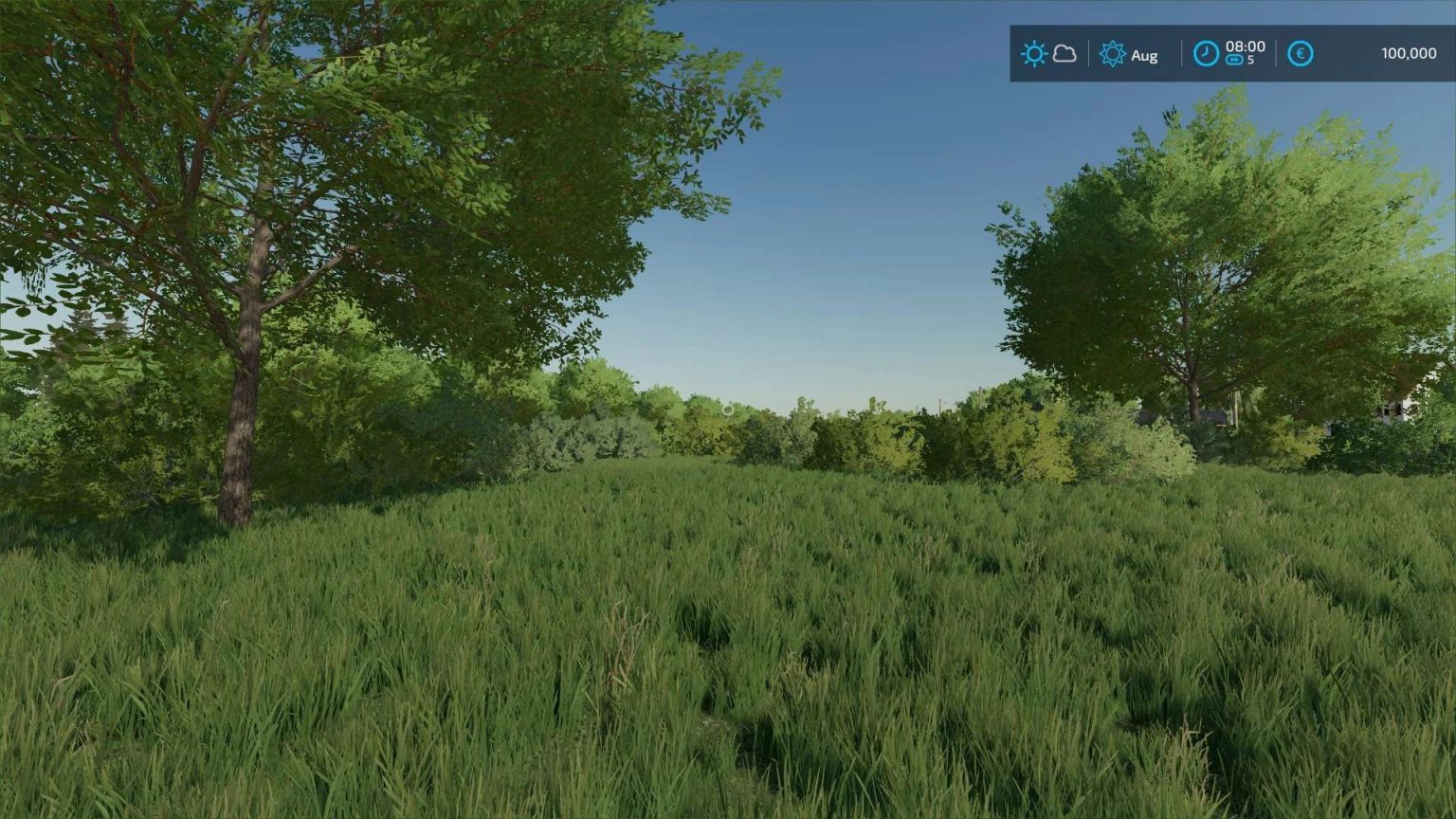Select the double-arrow time speed icon

click(x=1234, y=61)
